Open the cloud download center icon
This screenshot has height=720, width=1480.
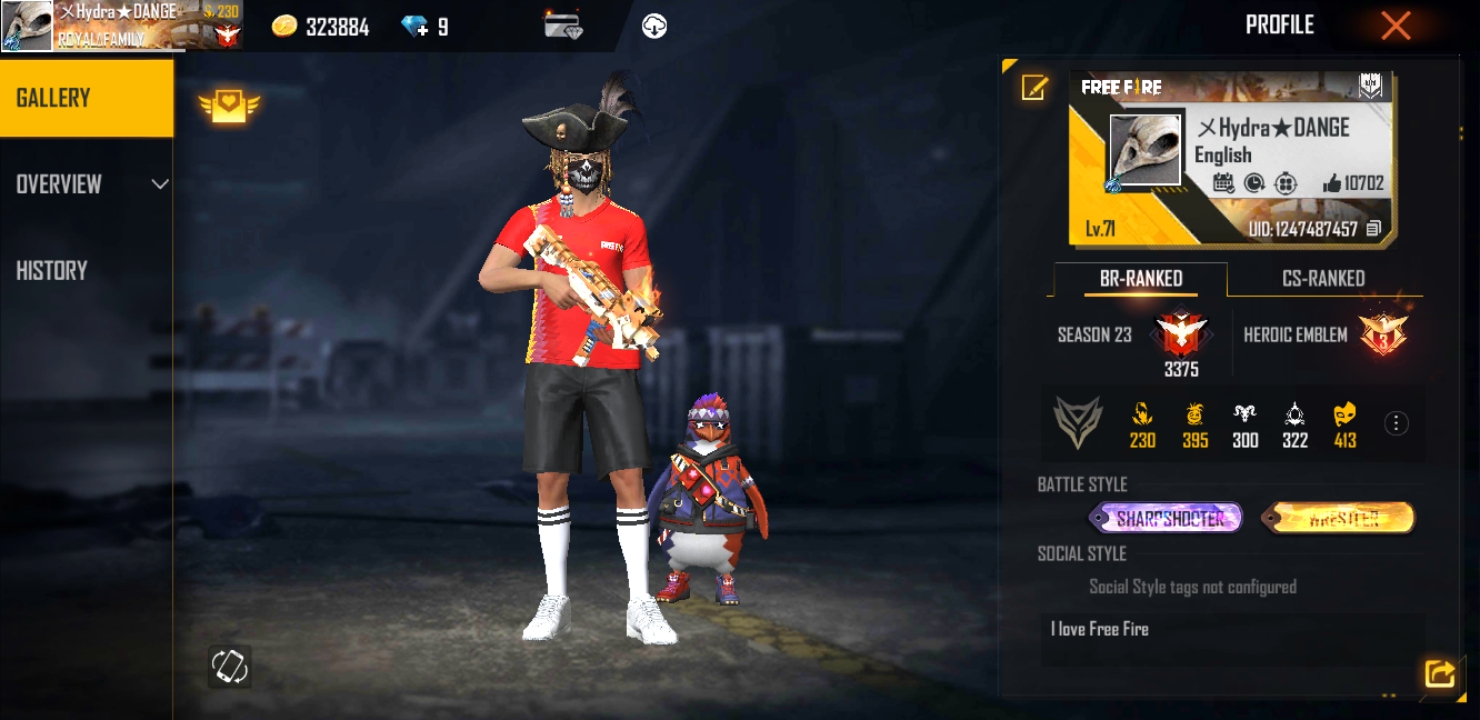point(654,27)
